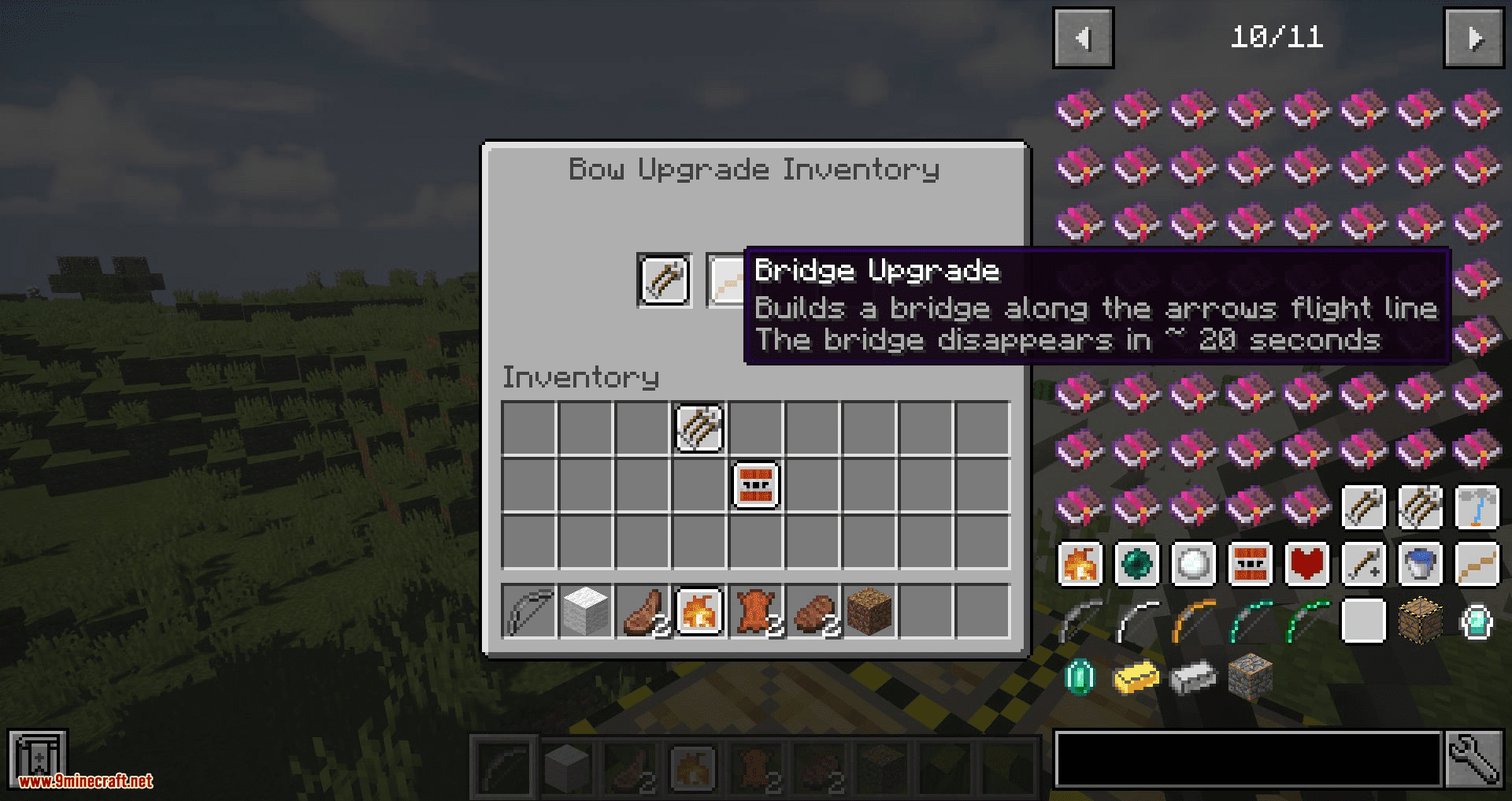The width and height of the screenshot is (1512, 801).
Task: Open the wrench config button
Action: click(1473, 759)
